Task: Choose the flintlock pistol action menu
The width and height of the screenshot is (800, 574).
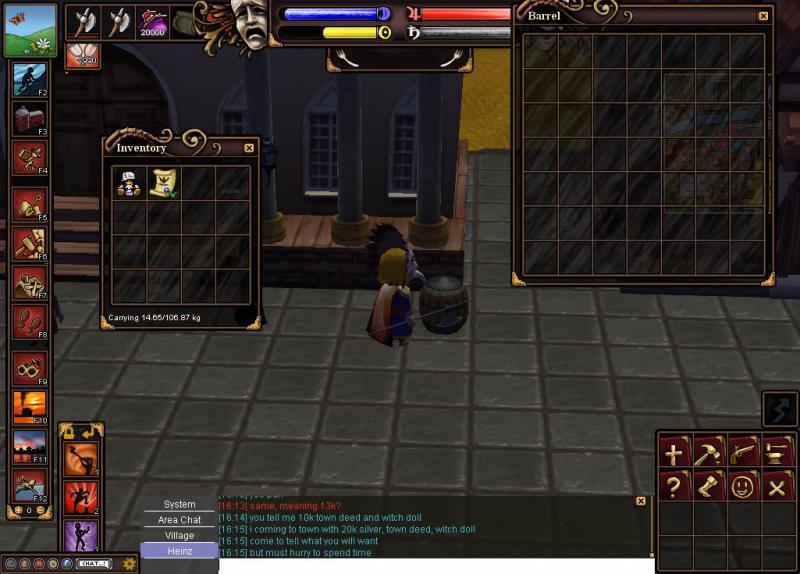Action: point(741,453)
